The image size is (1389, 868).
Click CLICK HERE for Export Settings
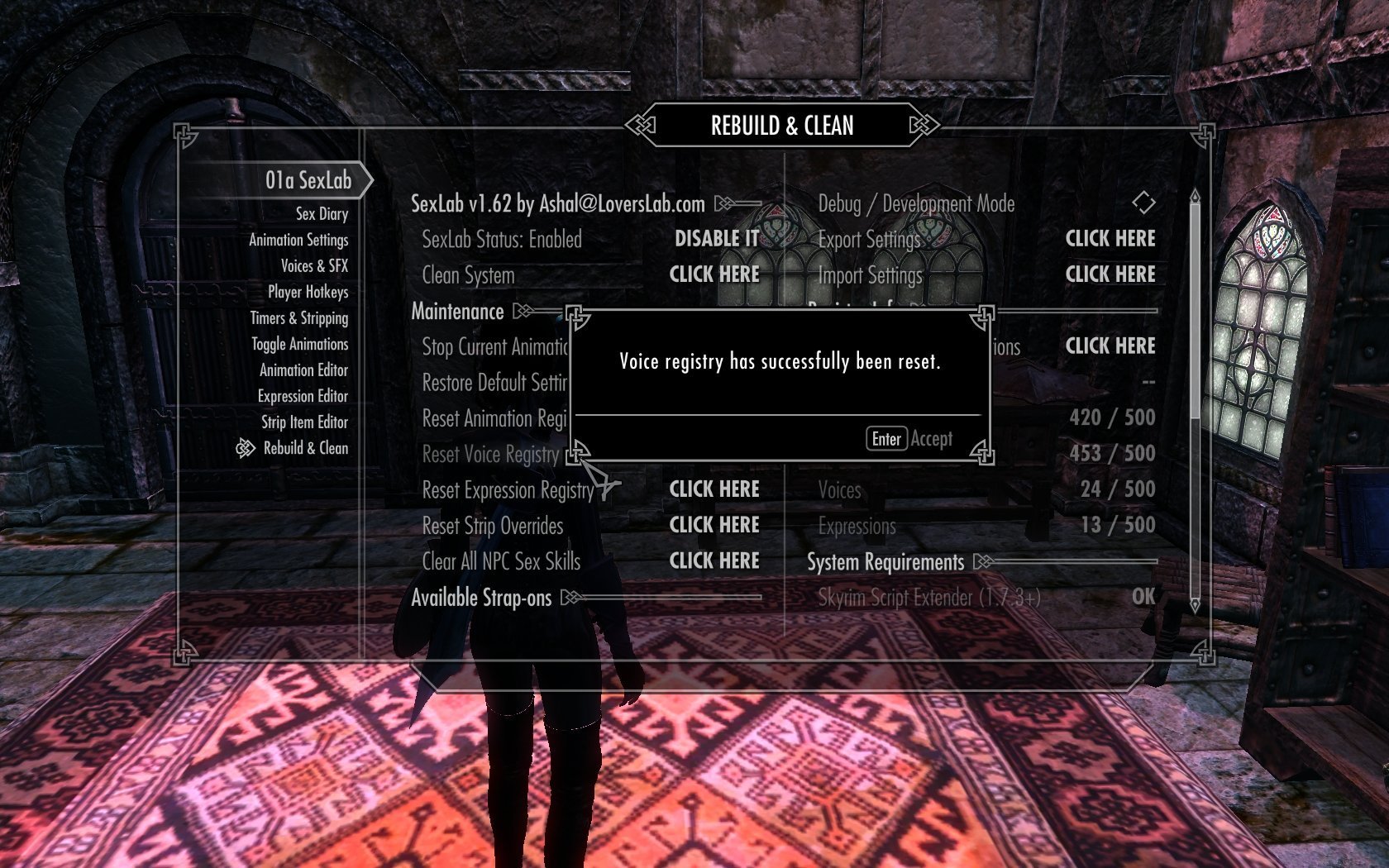point(1110,239)
